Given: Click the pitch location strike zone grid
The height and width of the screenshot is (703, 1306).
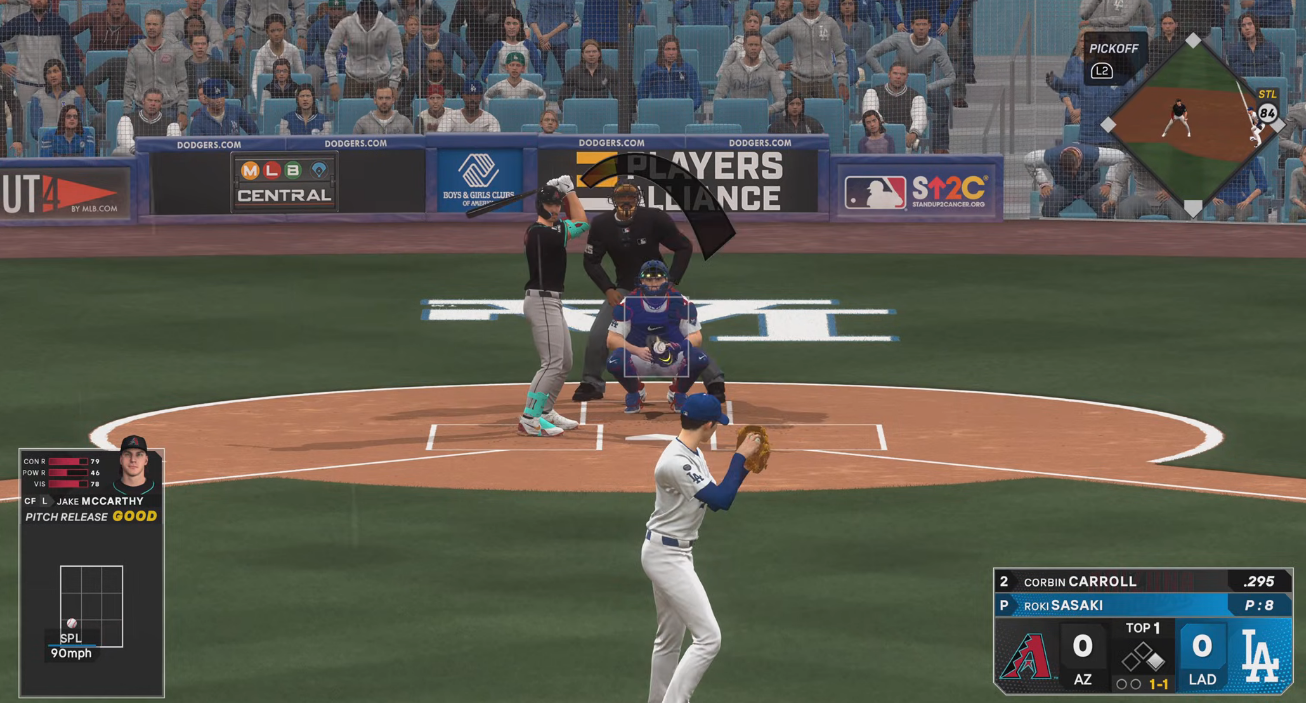Looking at the screenshot, I should pyautogui.click(x=91, y=606).
